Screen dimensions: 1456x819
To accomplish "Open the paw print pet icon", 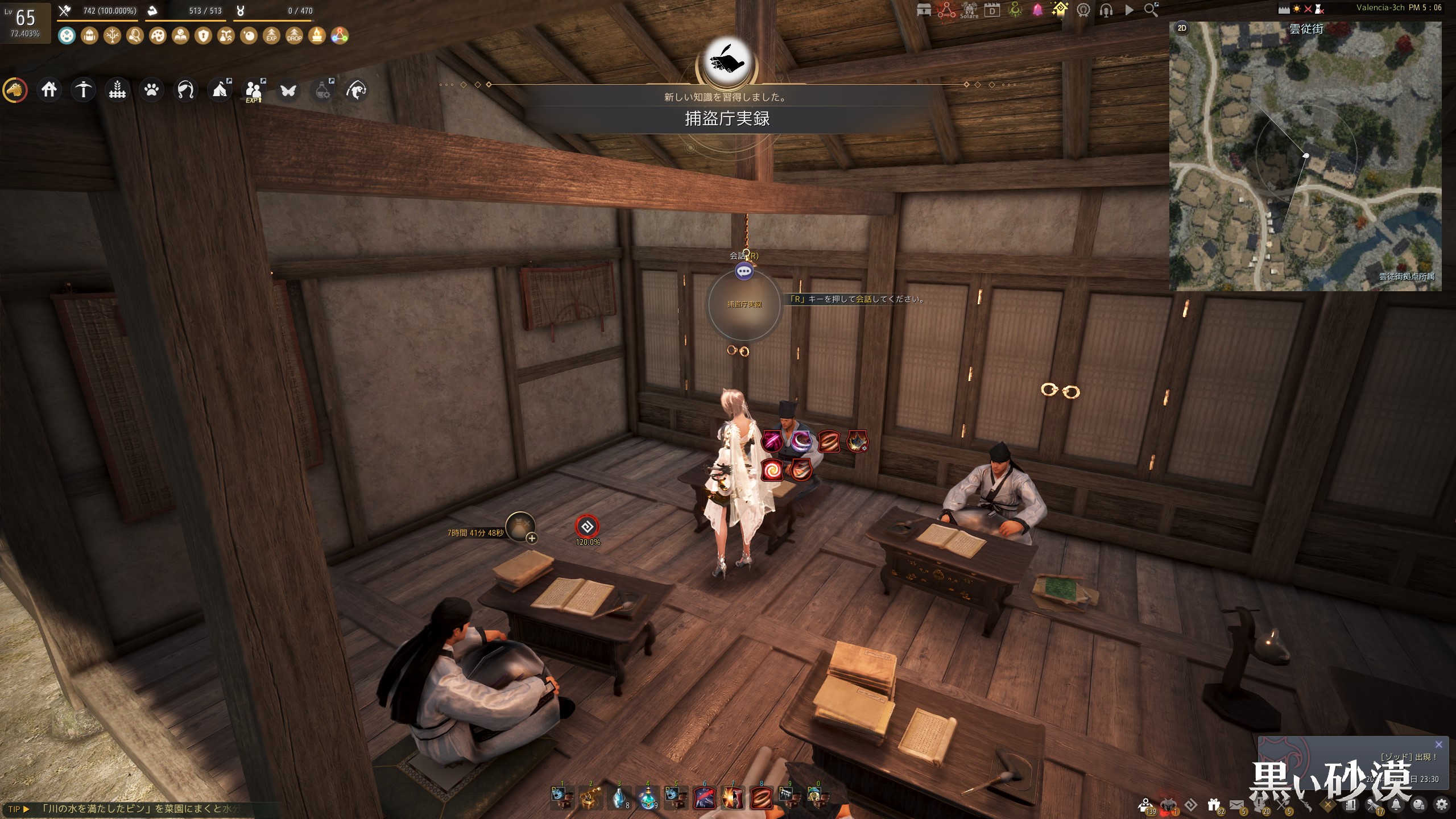I will click(x=151, y=90).
